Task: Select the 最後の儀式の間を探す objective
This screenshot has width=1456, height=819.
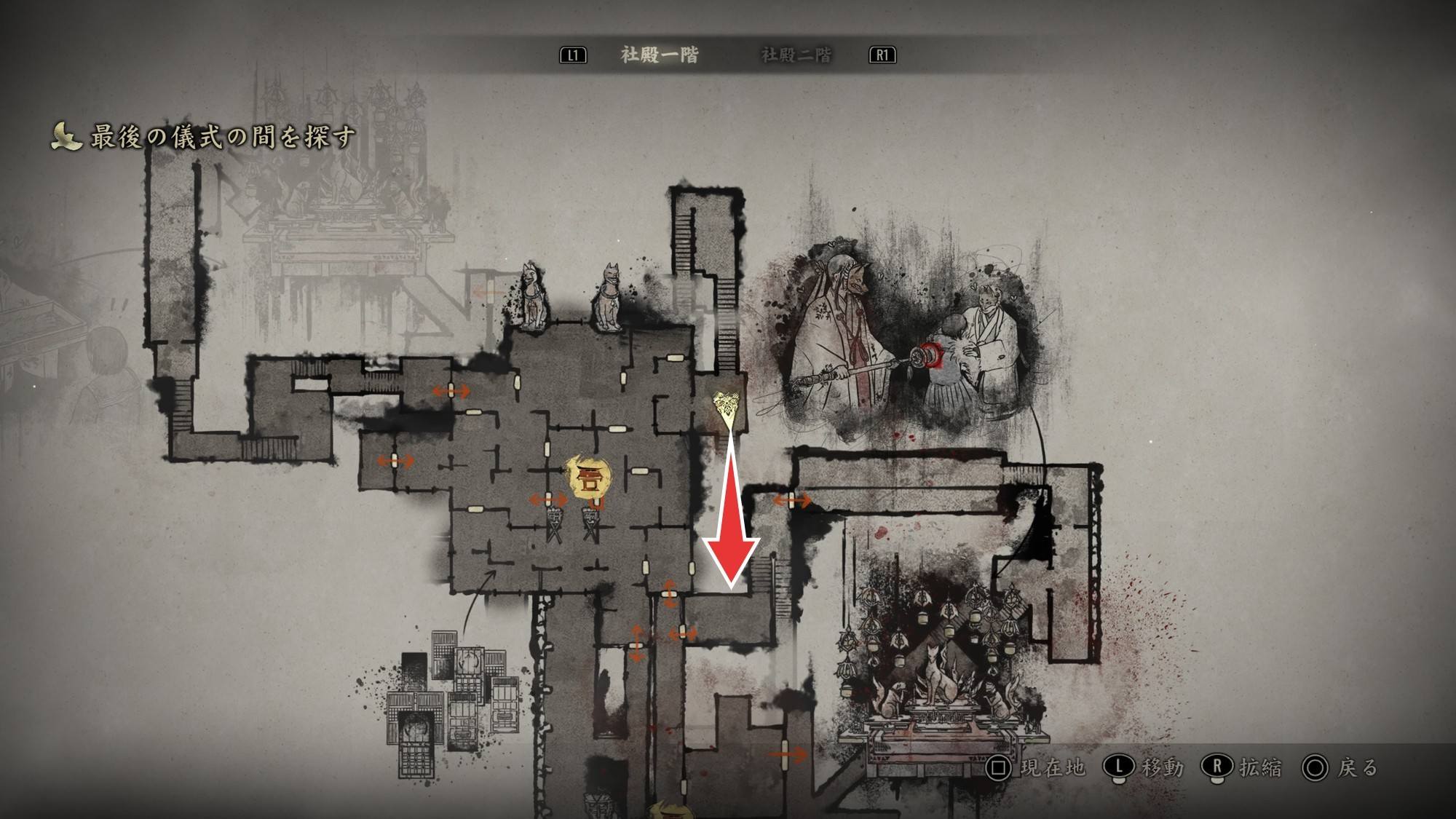Action: point(222,137)
